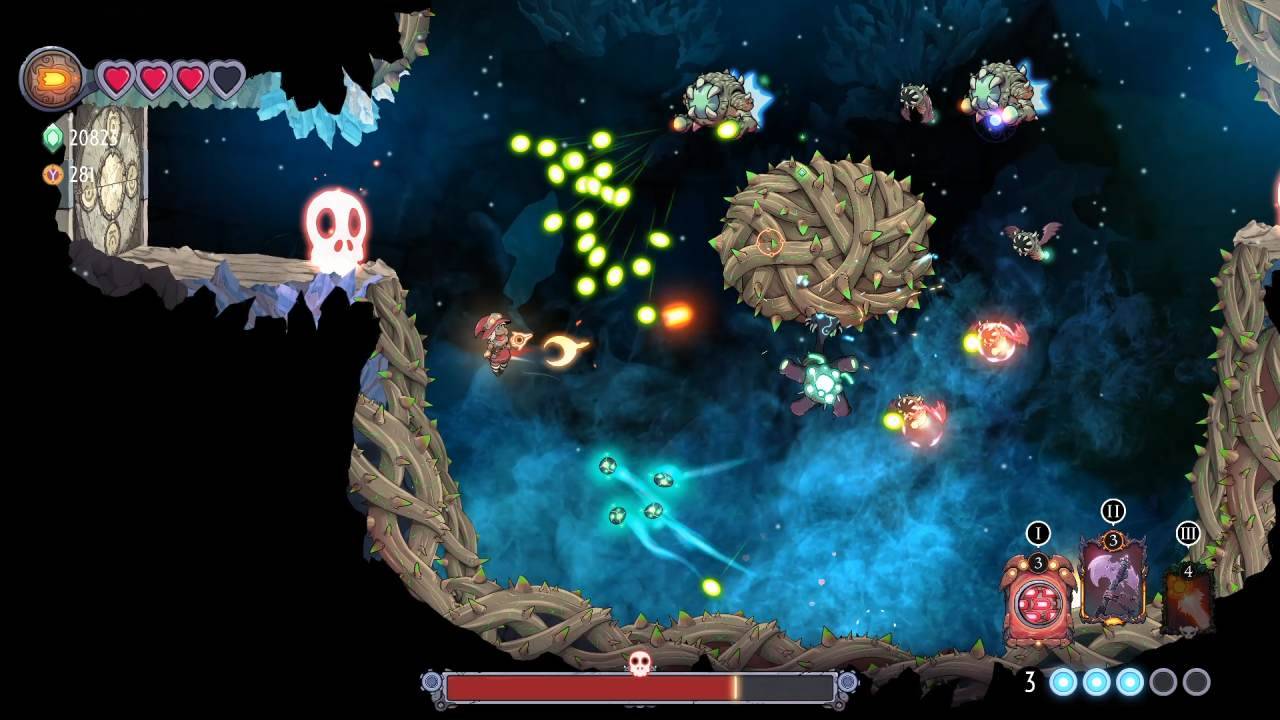Pick the dimmed orange flame card
This screenshot has width=1280, height=720.
point(1187,599)
